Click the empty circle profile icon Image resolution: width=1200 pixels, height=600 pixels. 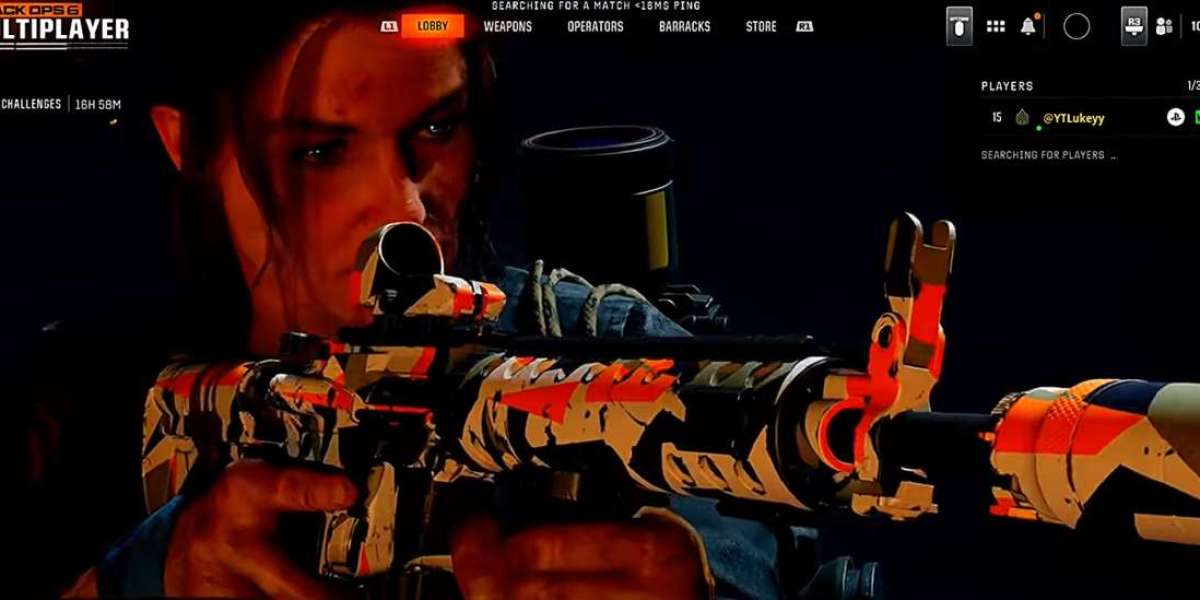1077,27
